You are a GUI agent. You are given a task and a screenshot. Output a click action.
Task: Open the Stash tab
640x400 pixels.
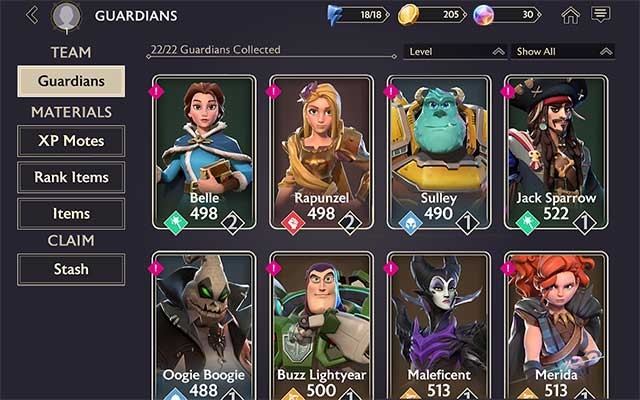71,269
